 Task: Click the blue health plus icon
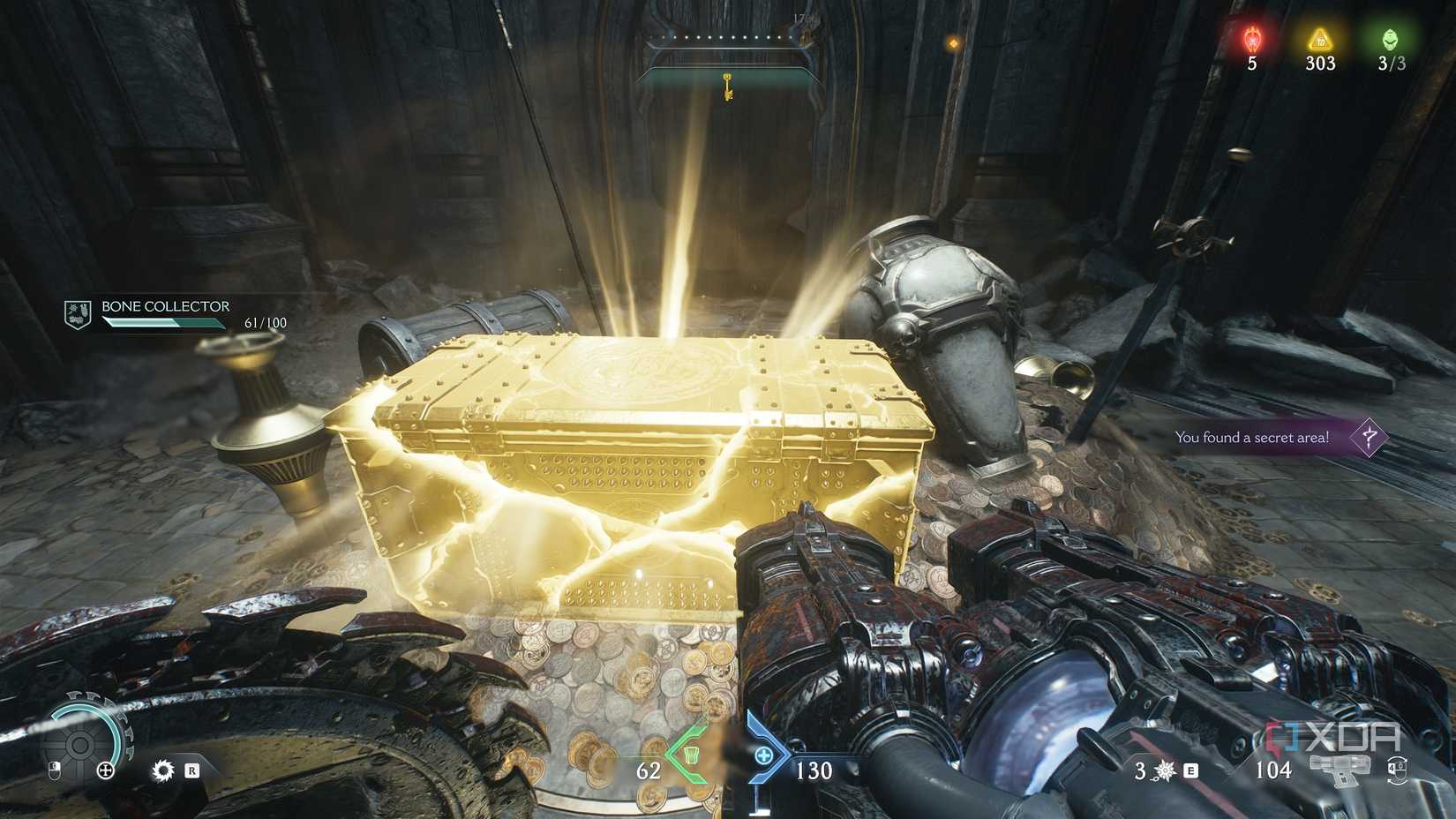764,757
